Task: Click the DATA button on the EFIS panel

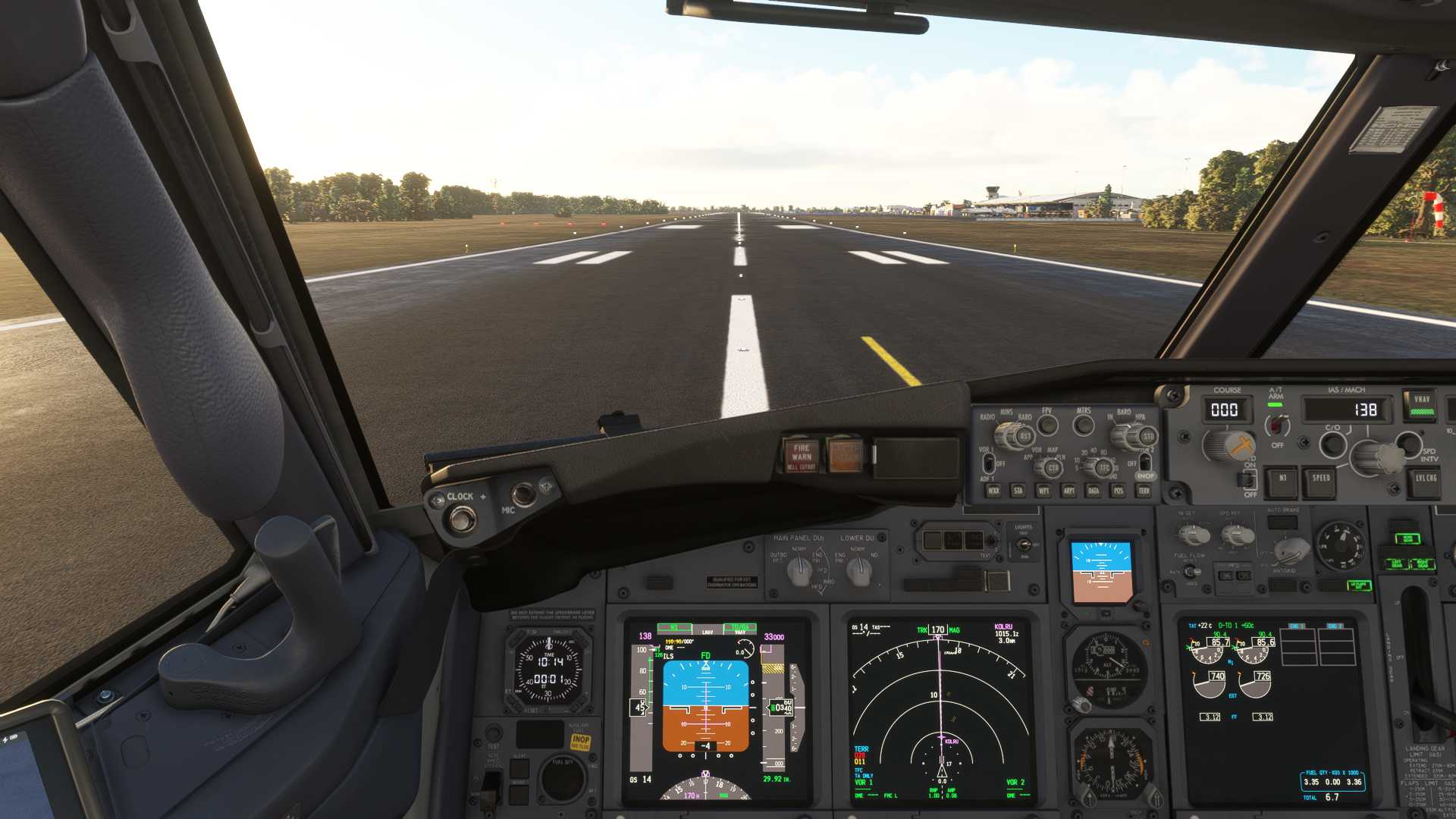Action: (1094, 491)
